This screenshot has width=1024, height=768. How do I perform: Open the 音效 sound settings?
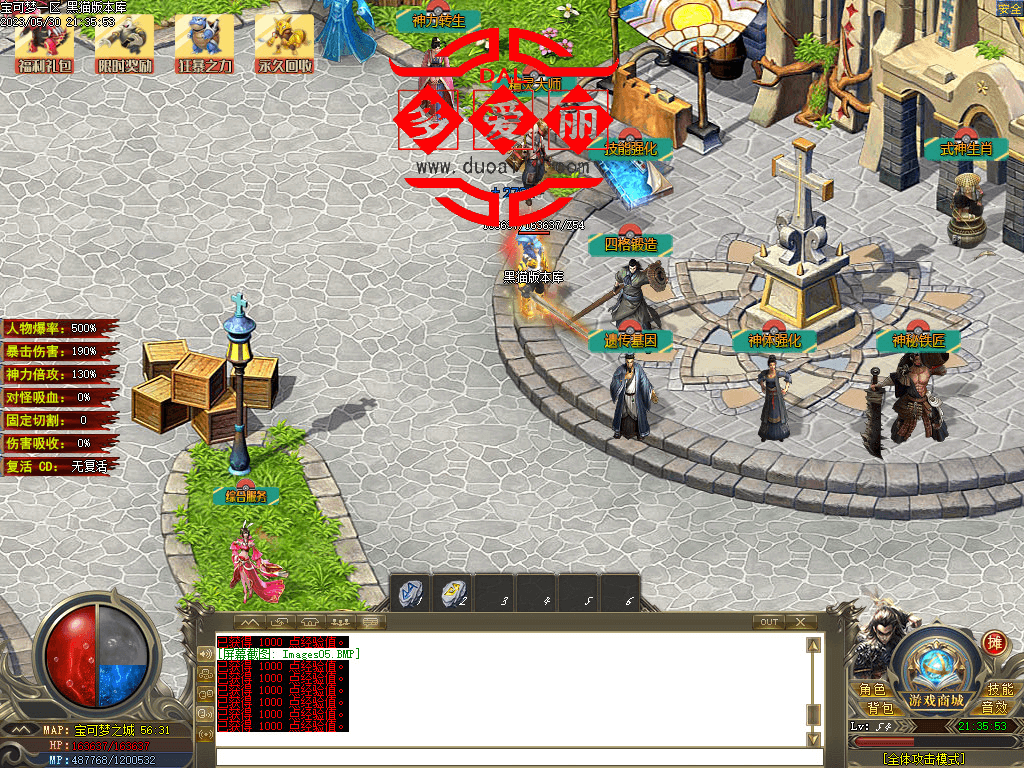(993, 707)
